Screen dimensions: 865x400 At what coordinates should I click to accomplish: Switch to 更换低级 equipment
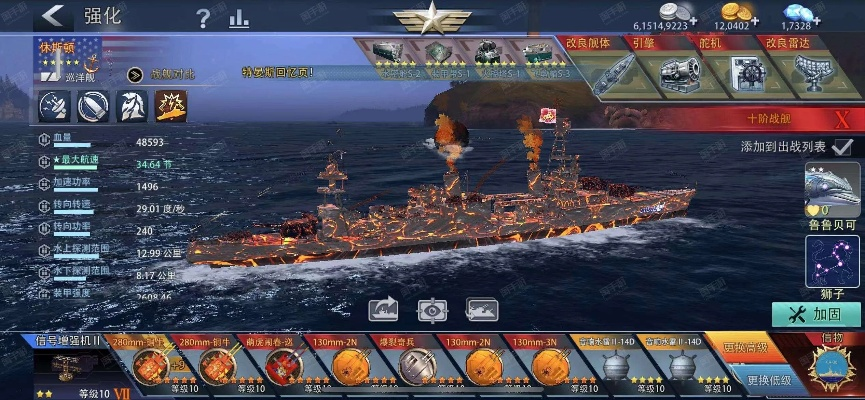point(768,380)
